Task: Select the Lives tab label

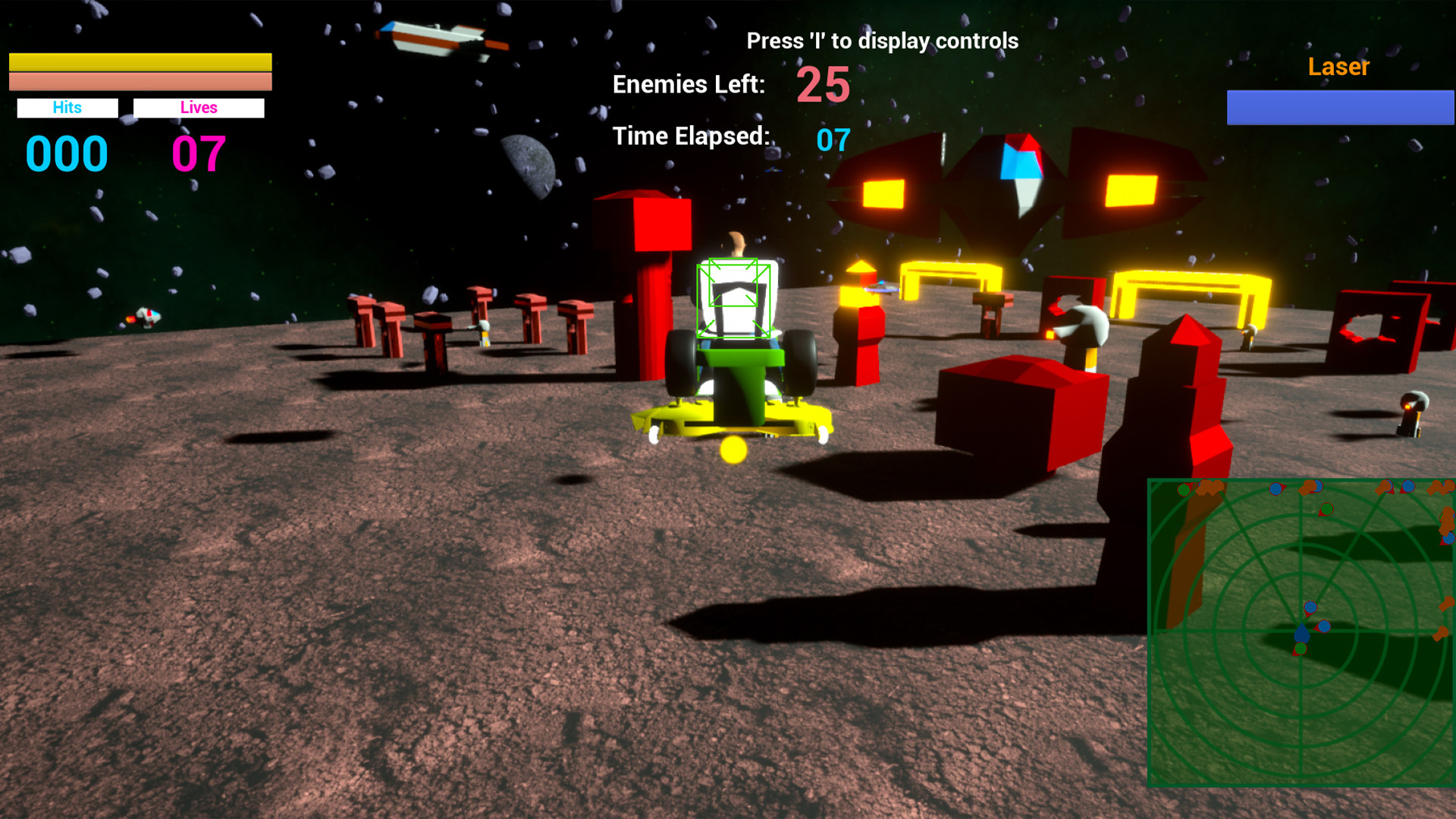Action: [x=199, y=108]
